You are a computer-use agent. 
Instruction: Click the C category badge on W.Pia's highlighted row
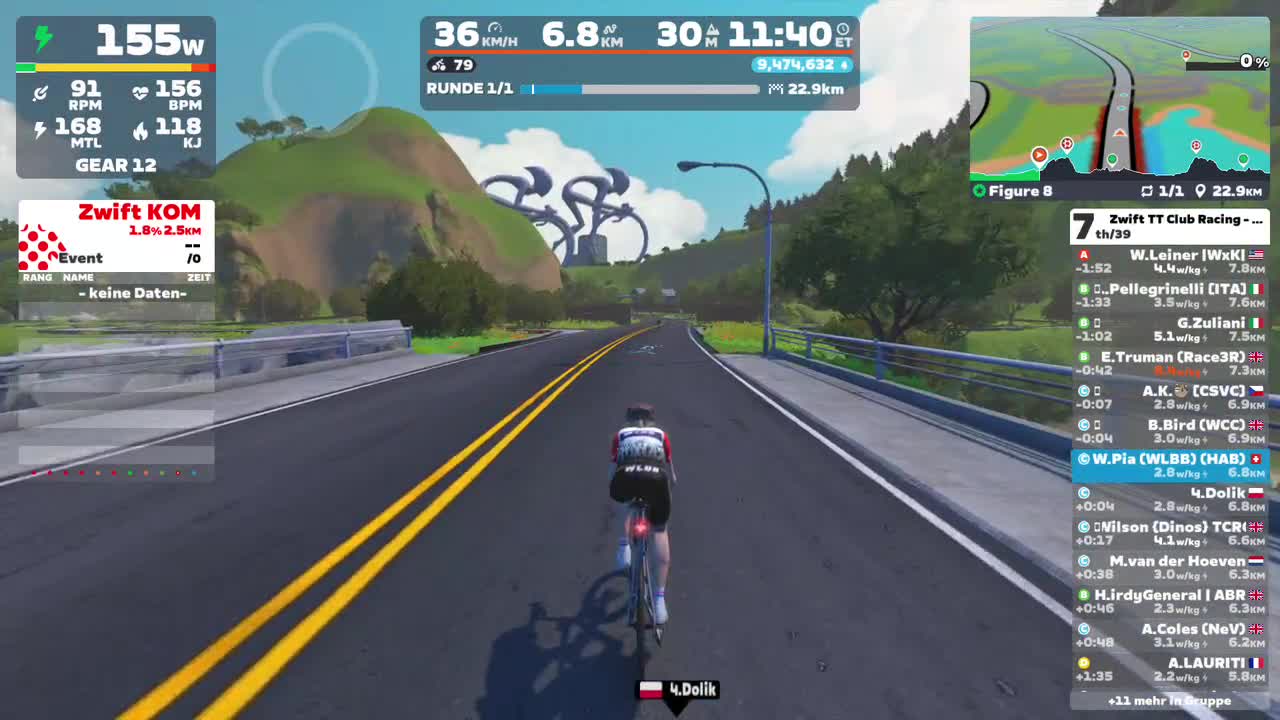[x=1083, y=458]
